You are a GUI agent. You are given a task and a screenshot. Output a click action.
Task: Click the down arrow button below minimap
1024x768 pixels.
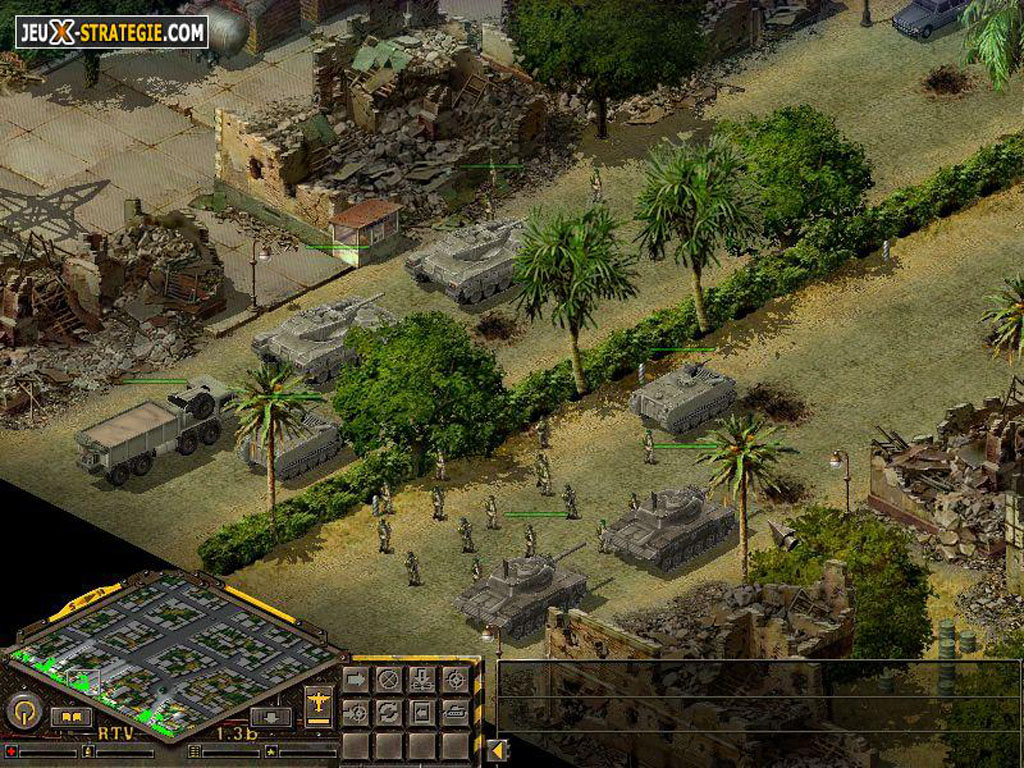(270, 716)
